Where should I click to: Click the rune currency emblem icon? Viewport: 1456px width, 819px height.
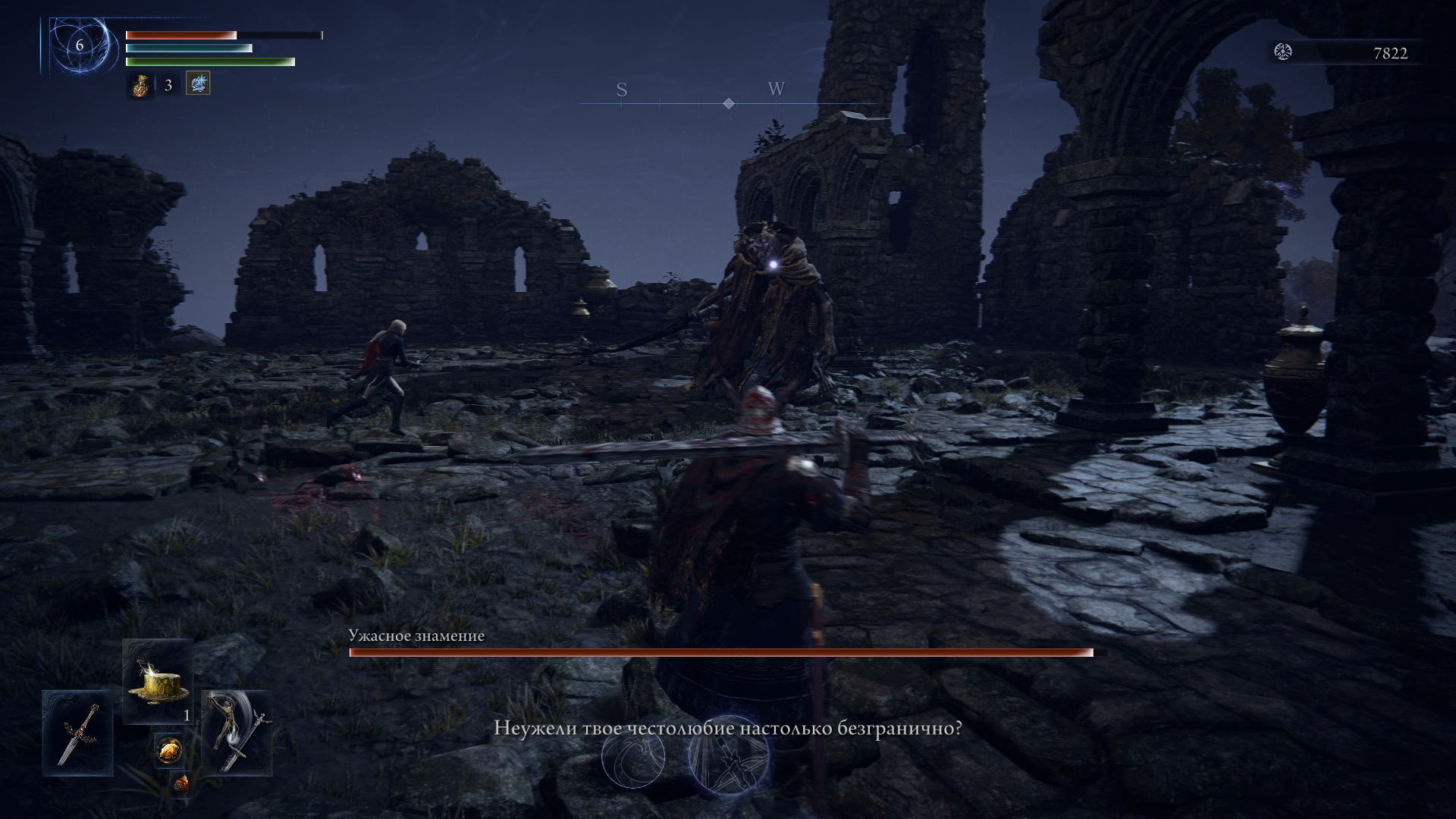[1283, 52]
